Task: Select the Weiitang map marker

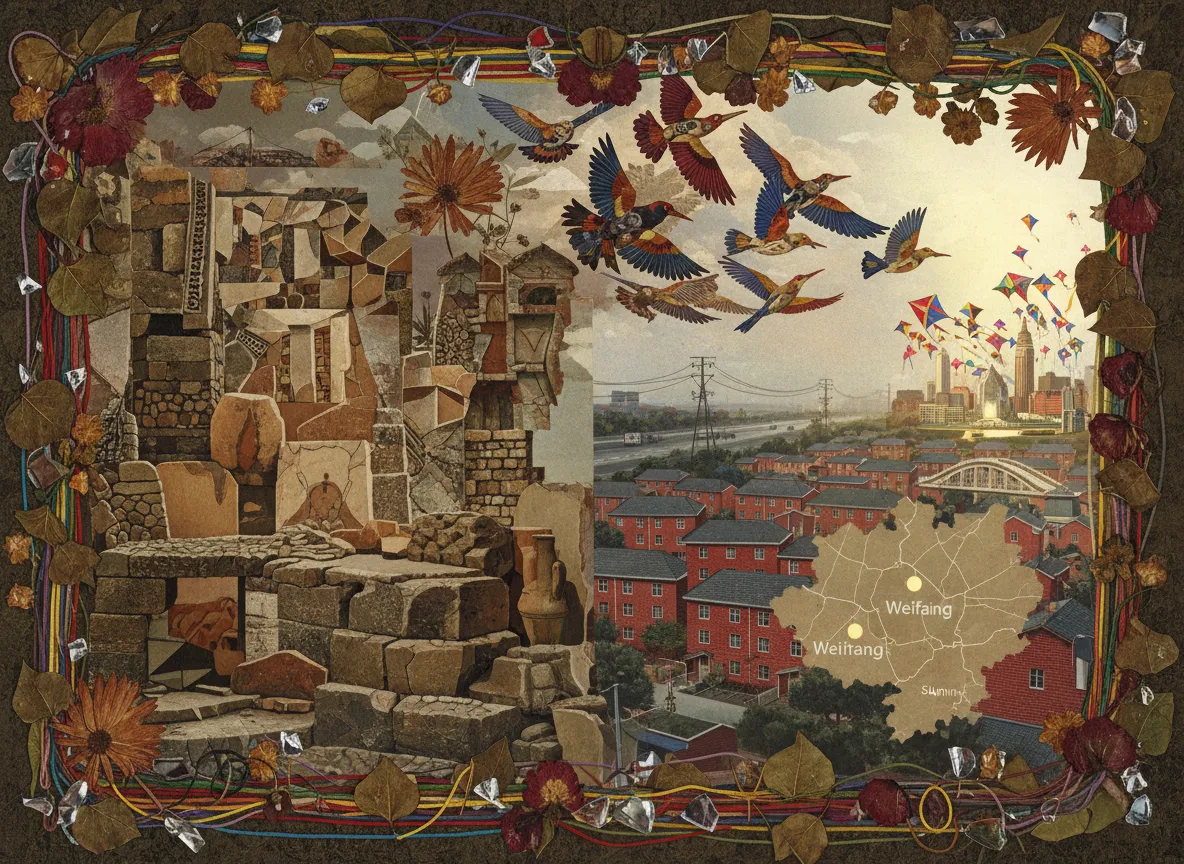Action: [854, 631]
